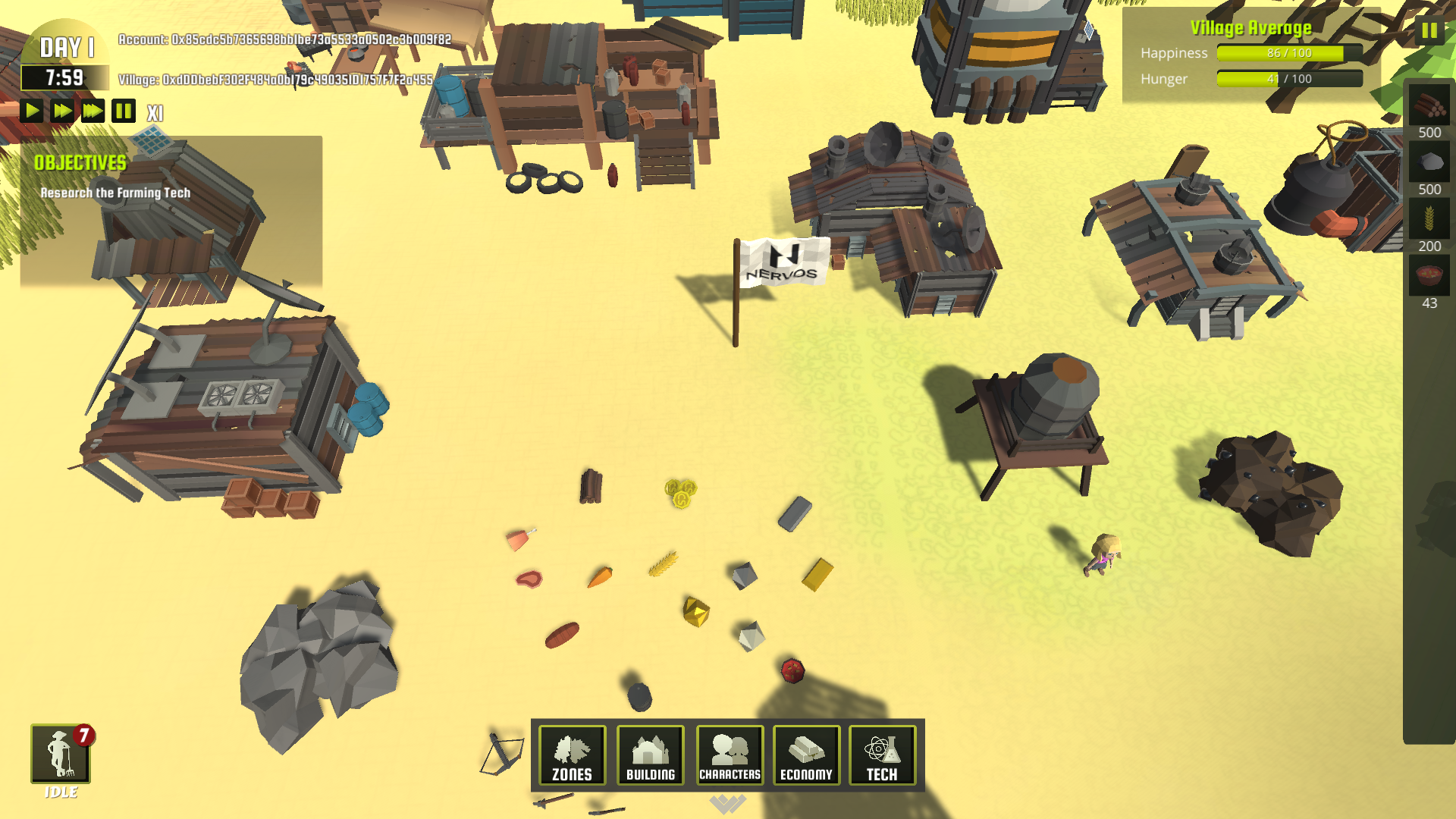Select triple fast-forward speed
Viewport: 1456px width, 819px height.
point(93,111)
